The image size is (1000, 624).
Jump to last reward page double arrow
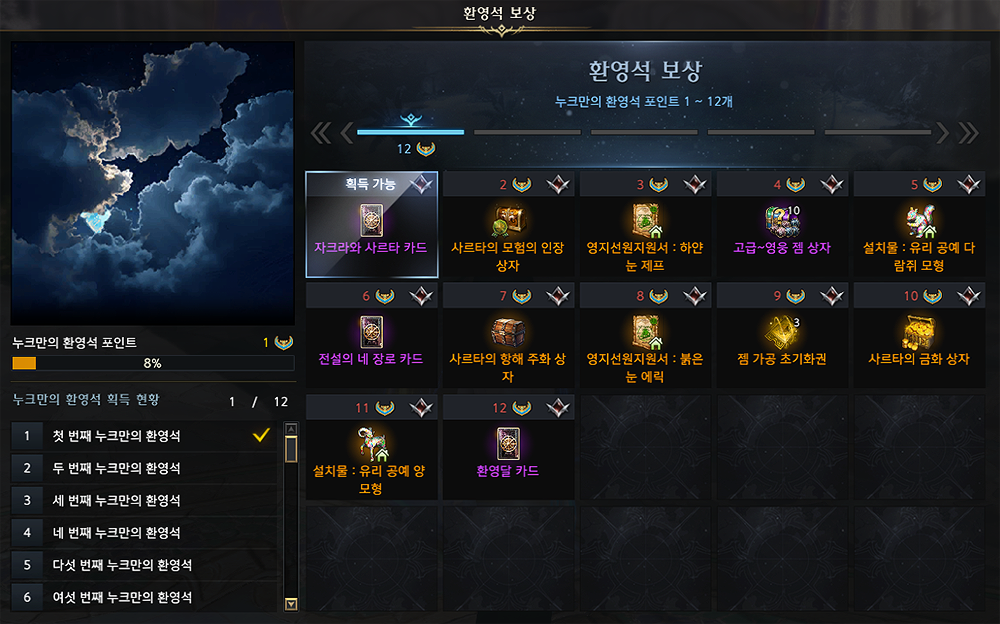[x=968, y=133]
